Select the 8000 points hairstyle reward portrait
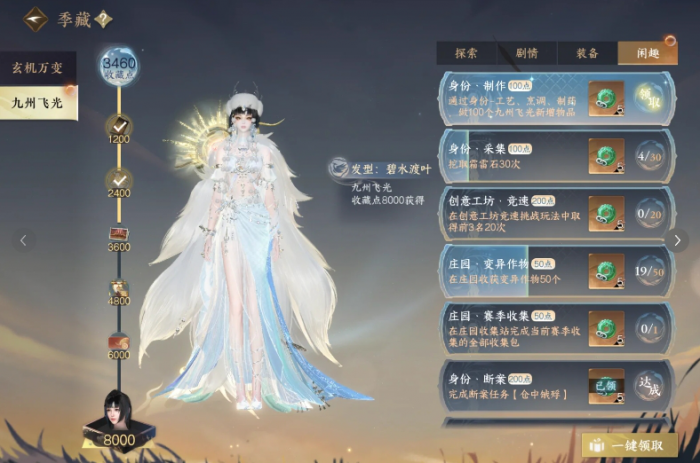 click(118, 412)
